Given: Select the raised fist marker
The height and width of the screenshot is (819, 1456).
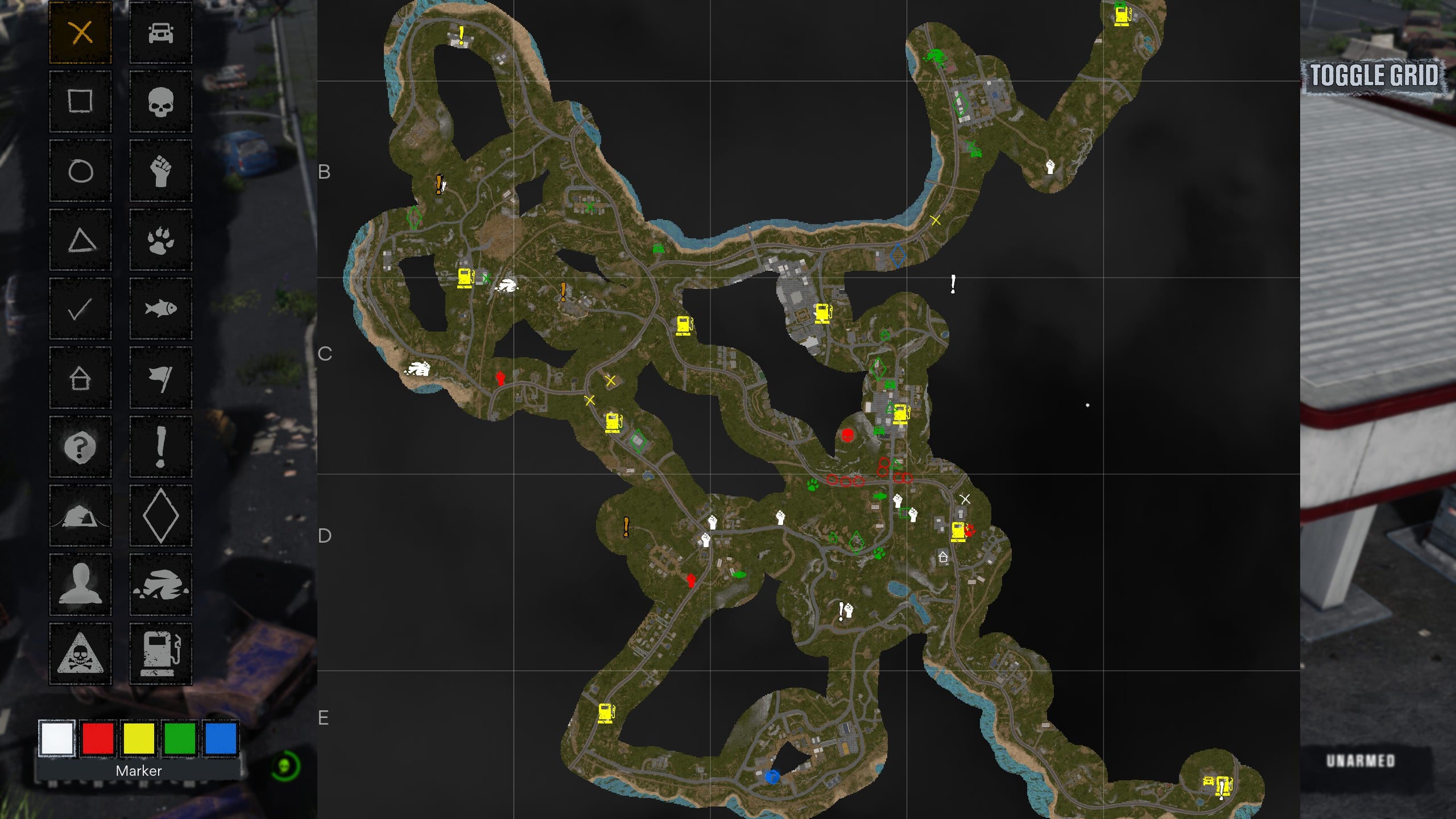Looking at the screenshot, I should (x=161, y=171).
